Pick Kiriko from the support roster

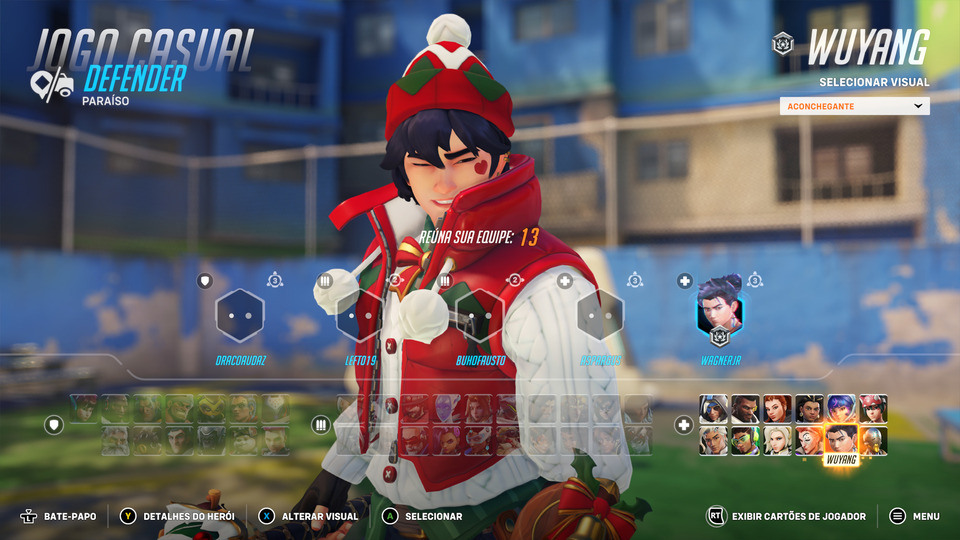[873, 408]
